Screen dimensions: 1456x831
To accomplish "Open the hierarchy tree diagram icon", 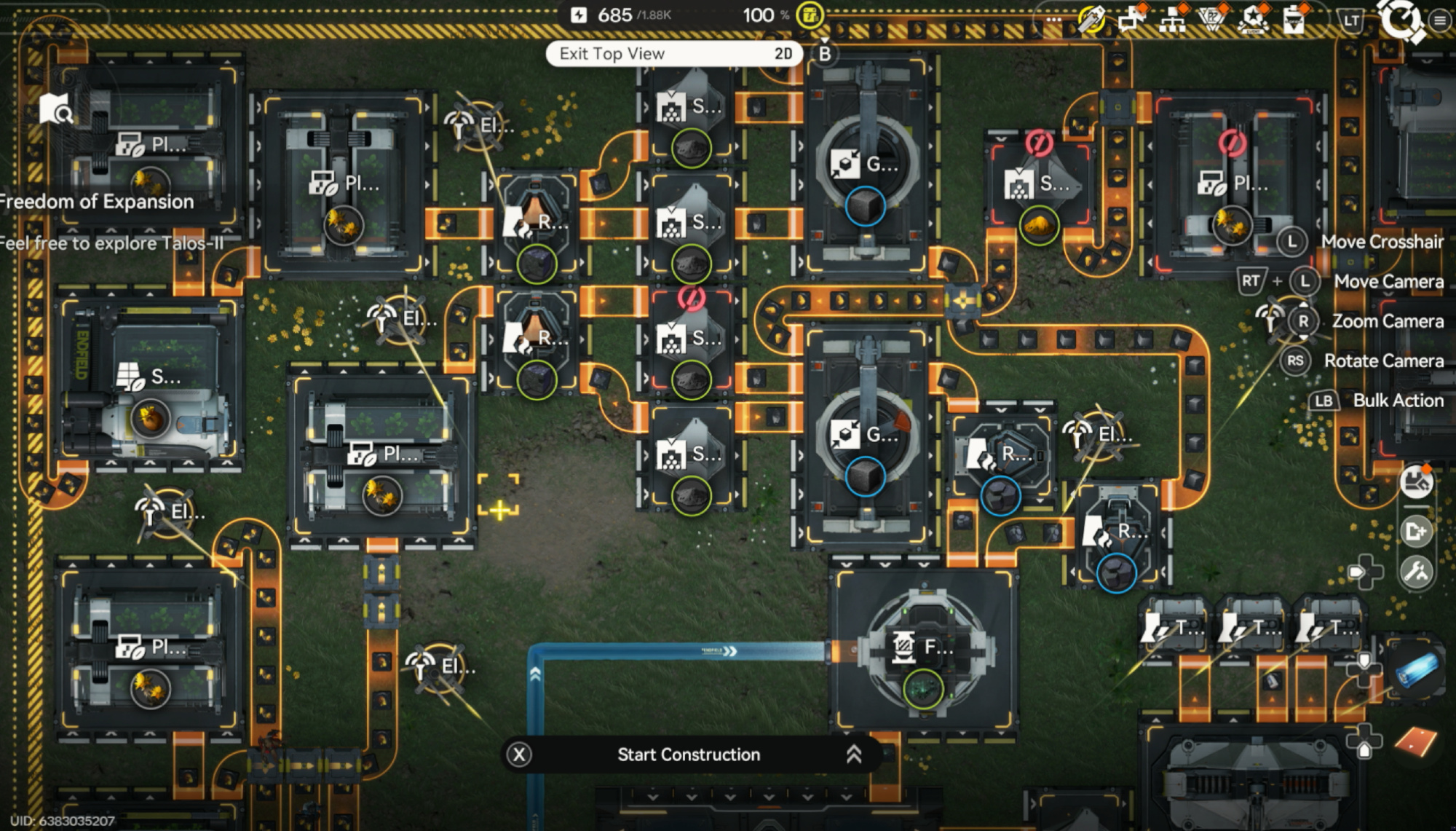I will [x=1172, y=19].
